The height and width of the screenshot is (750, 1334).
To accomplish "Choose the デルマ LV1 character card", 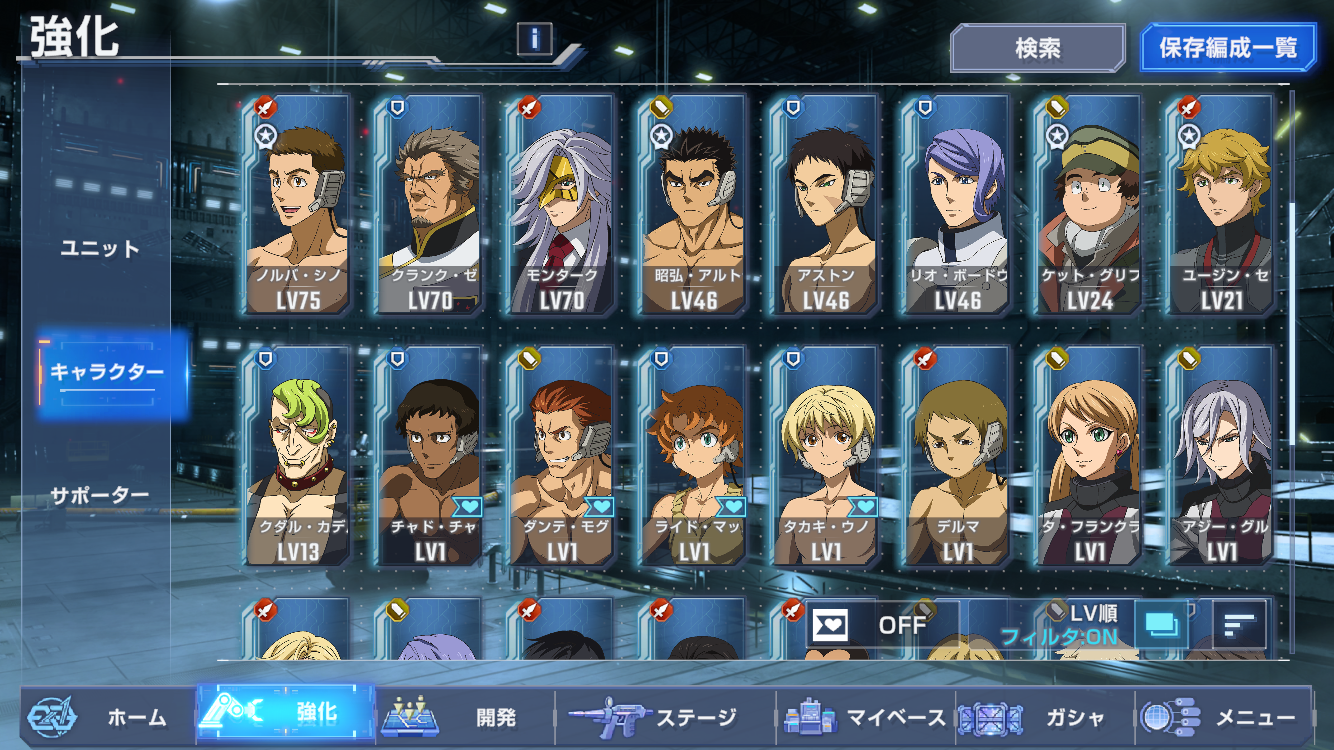I will 957,456.
